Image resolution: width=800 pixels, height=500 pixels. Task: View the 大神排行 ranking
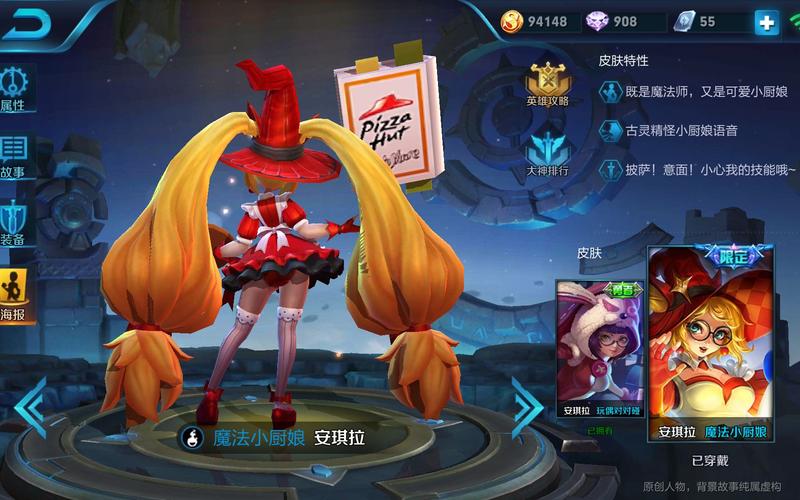(x=547, y=155)
